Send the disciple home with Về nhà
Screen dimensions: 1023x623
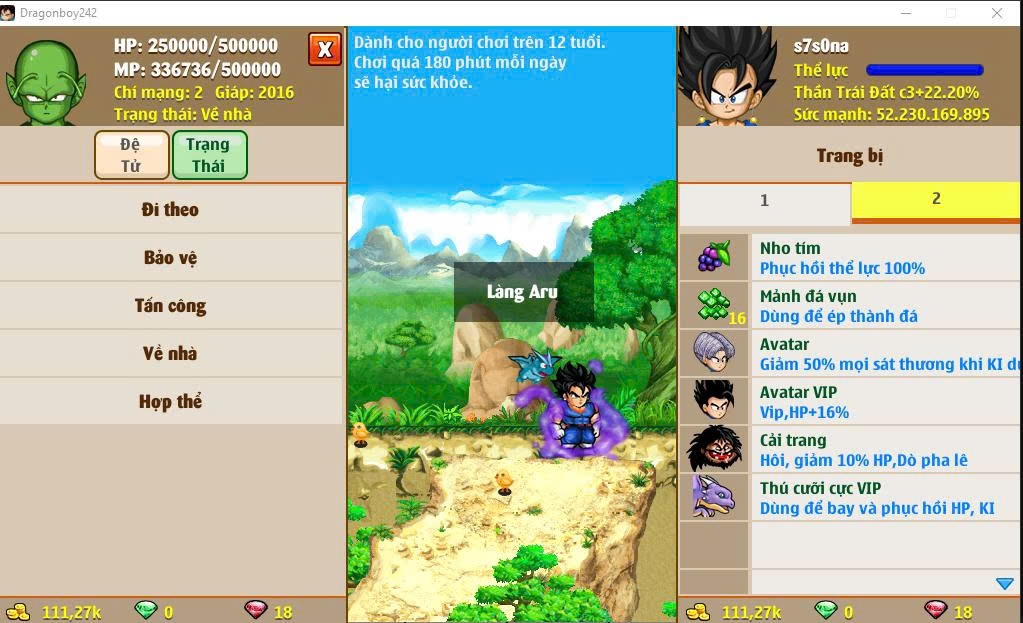click(171, 354)
